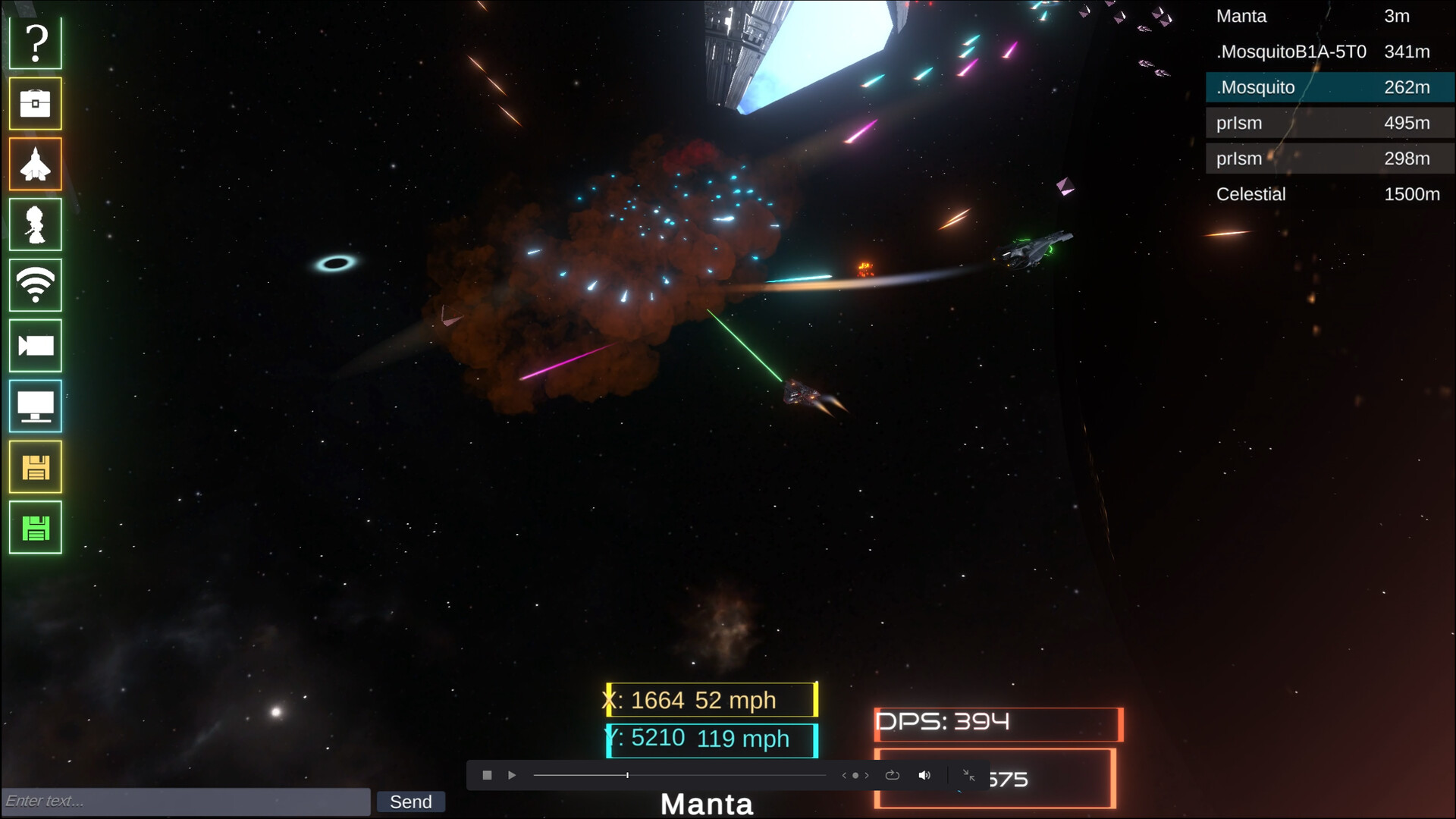This screenshot has height=819, width=1456.
Task: Open the character silhouette icon
Action: click(36, 224)
